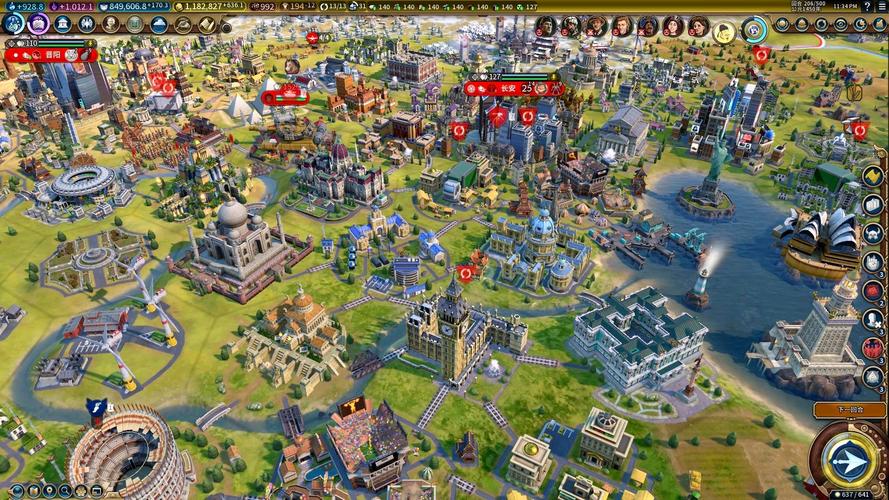This screenshot has height=500, width=889.
Task: Open the civics tree button
Action: click(x=38, y=23)
